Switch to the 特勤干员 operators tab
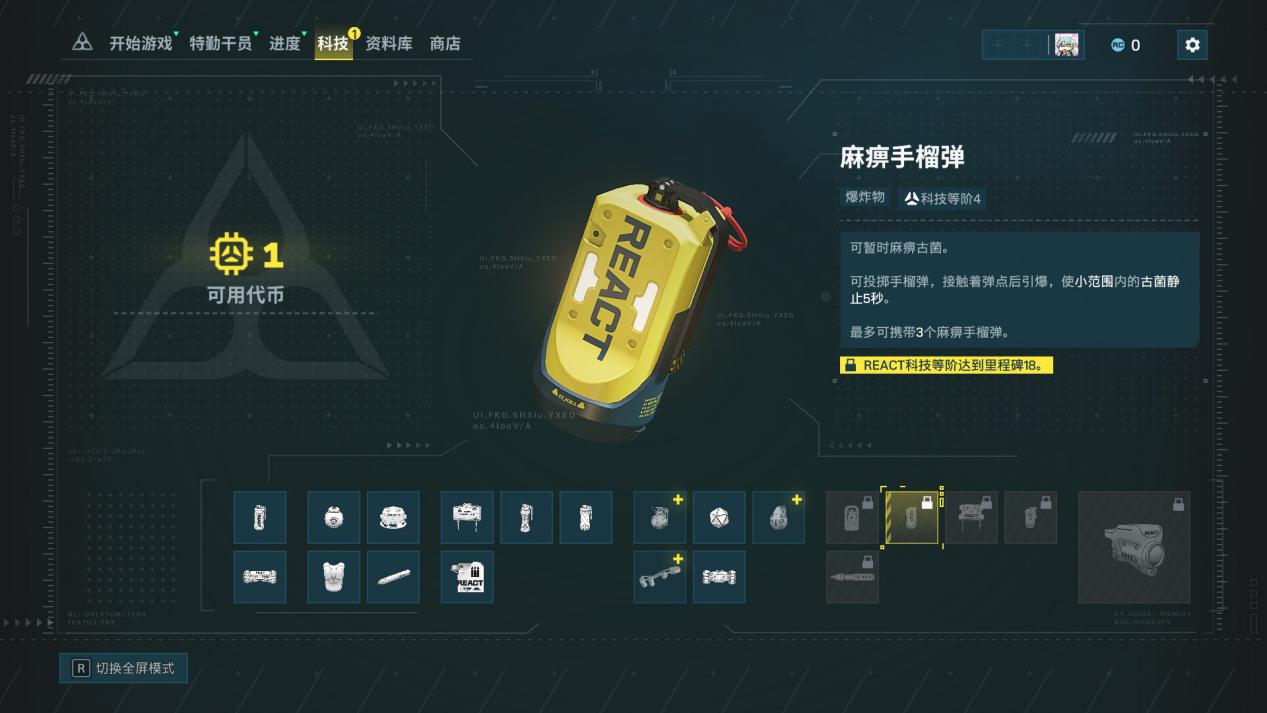 (220, 44)
